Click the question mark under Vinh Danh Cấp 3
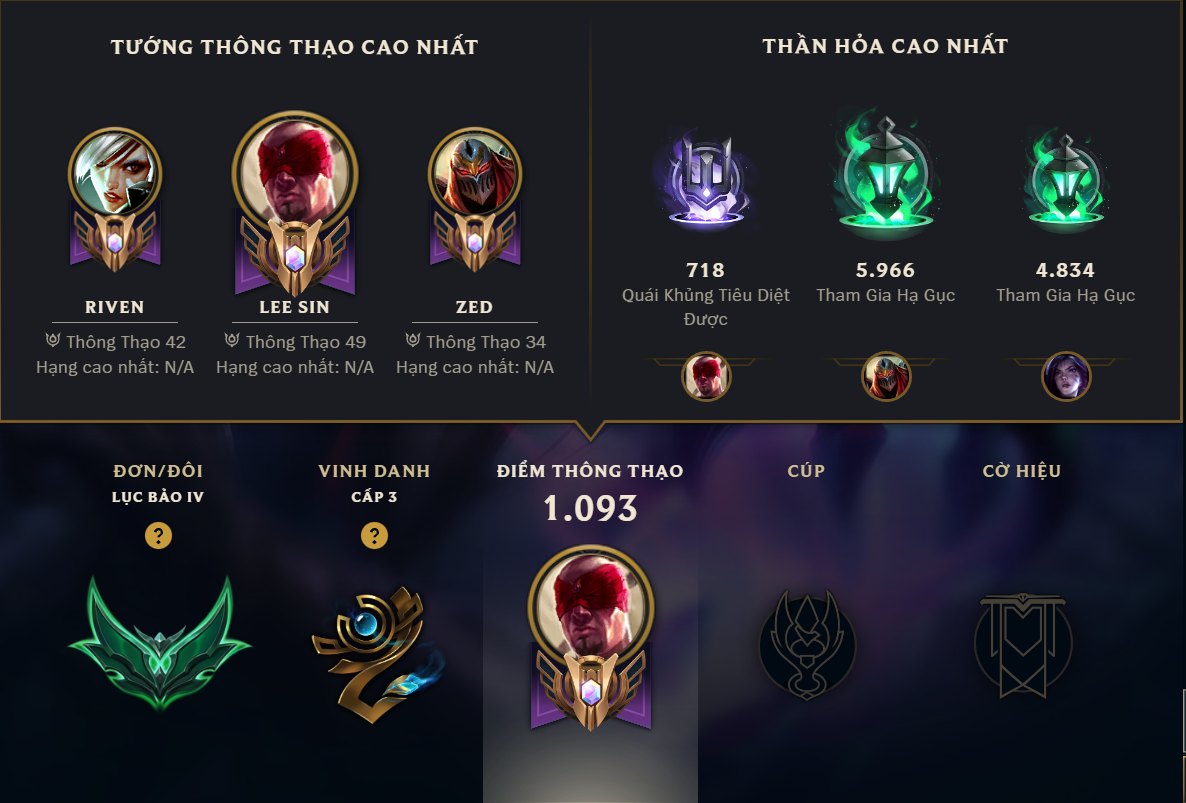 (374, 536)
